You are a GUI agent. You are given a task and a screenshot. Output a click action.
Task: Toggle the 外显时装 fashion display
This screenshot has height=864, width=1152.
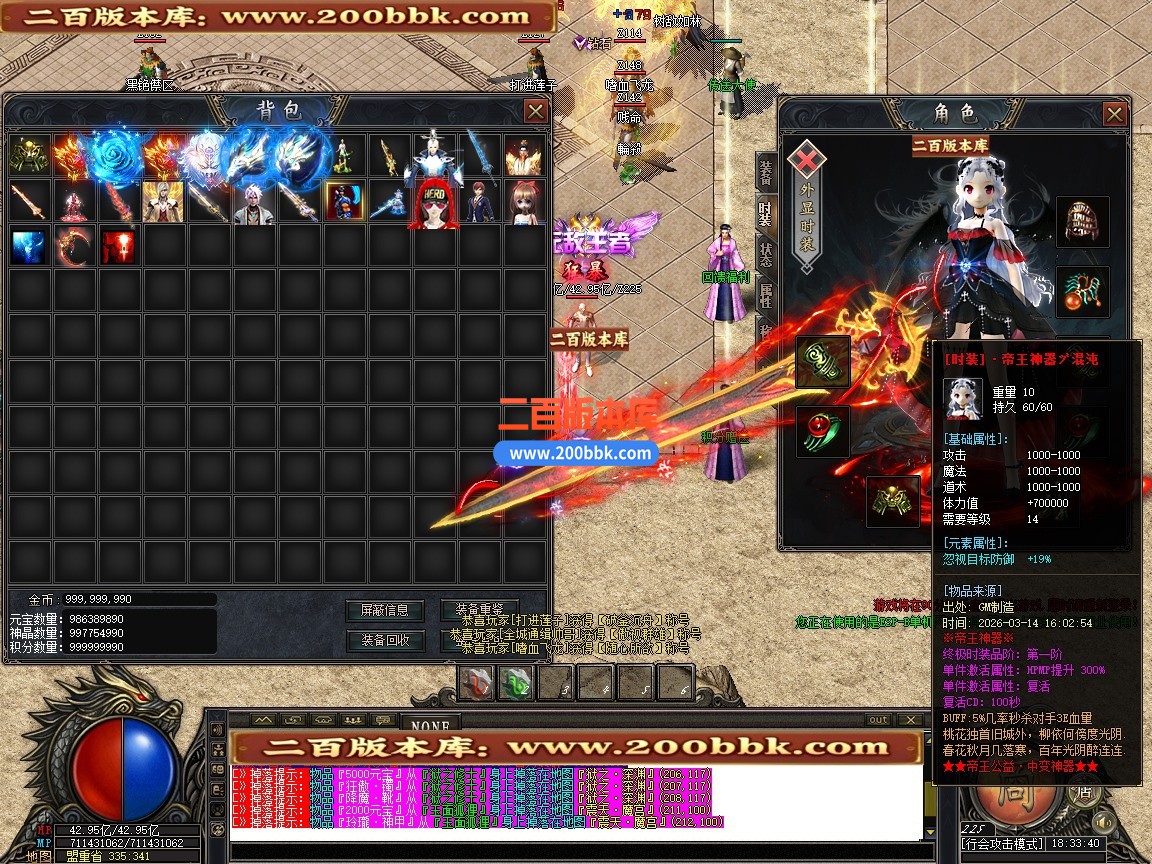[806, 200]
